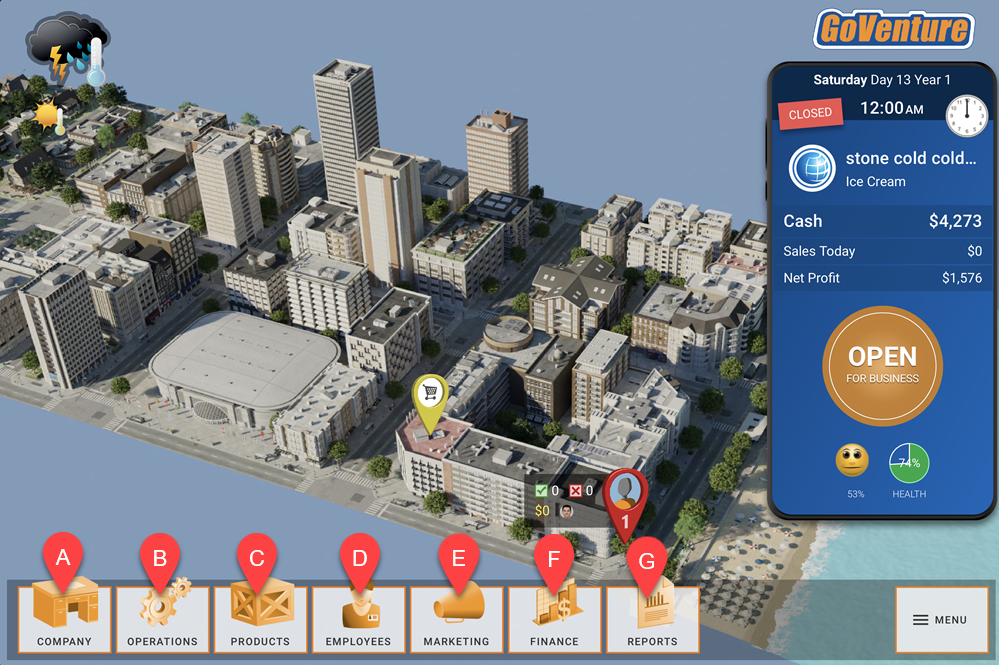Open the Marketing options
Image resolution: width=1000 pixels, height=665 pixels.
click(x=456, y=619)
